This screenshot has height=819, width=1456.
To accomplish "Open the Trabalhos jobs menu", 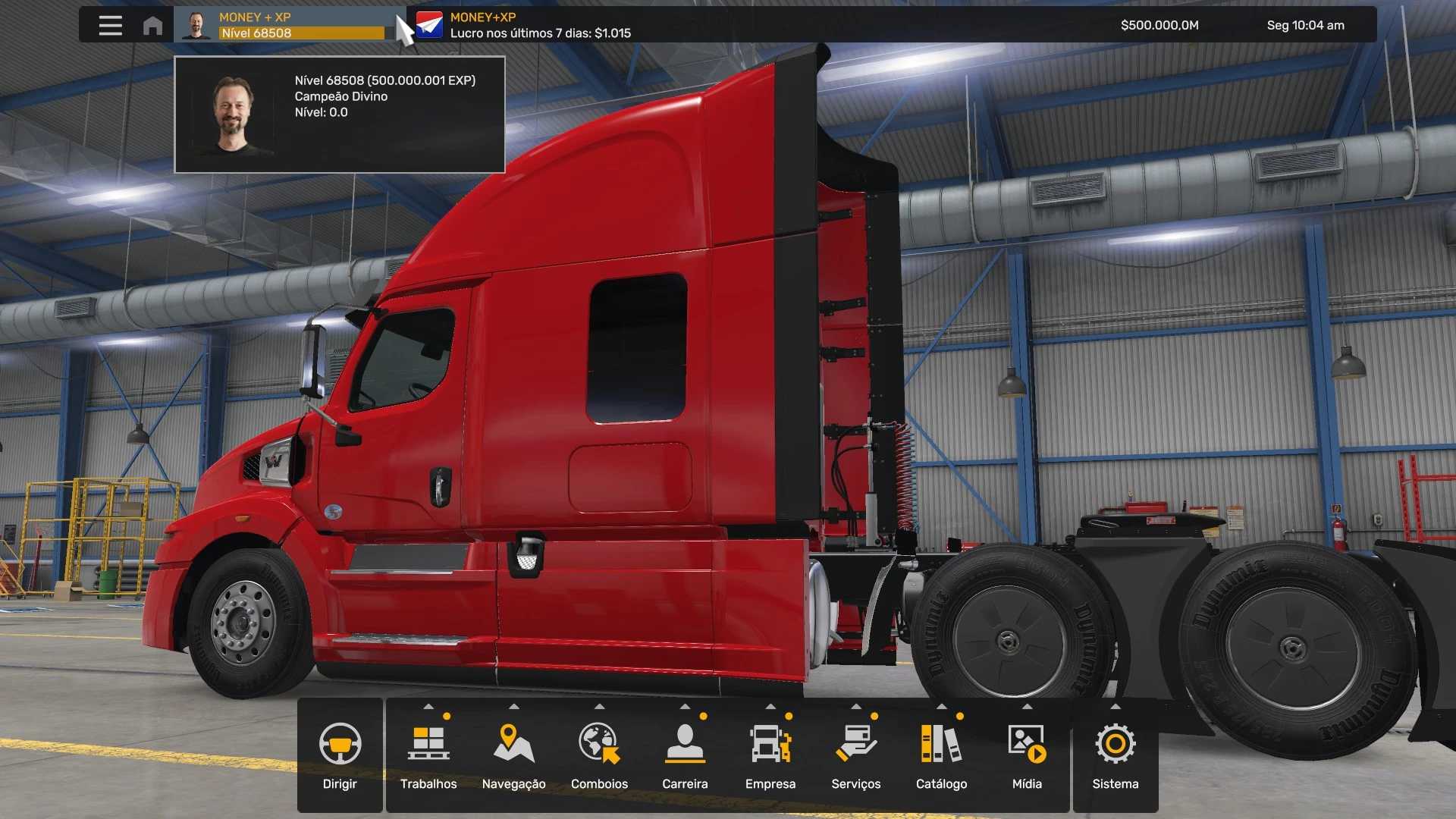I will click(428, 755).
